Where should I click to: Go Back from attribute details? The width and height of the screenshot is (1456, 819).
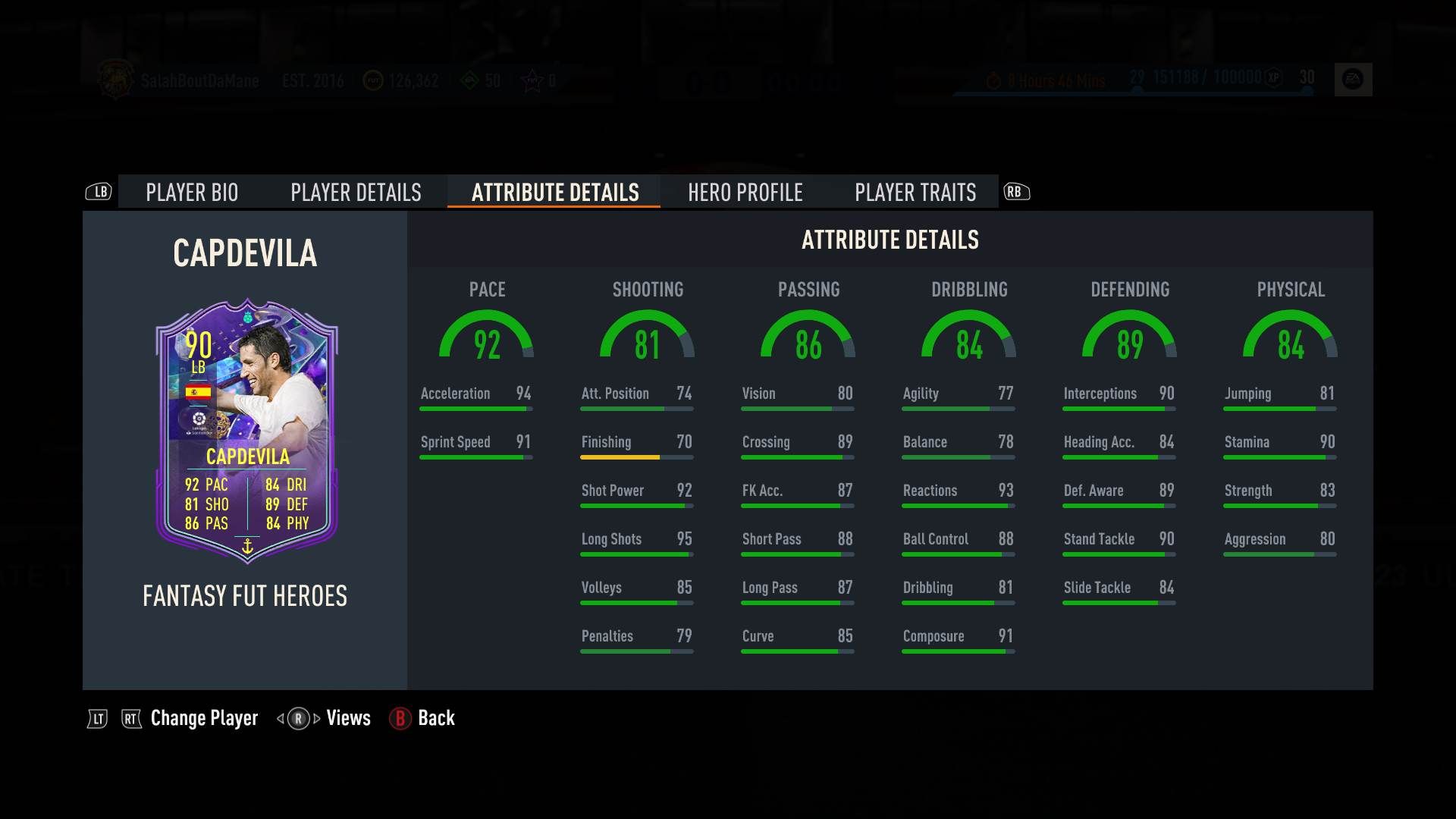pyautogui.click(x=435, y=718)
